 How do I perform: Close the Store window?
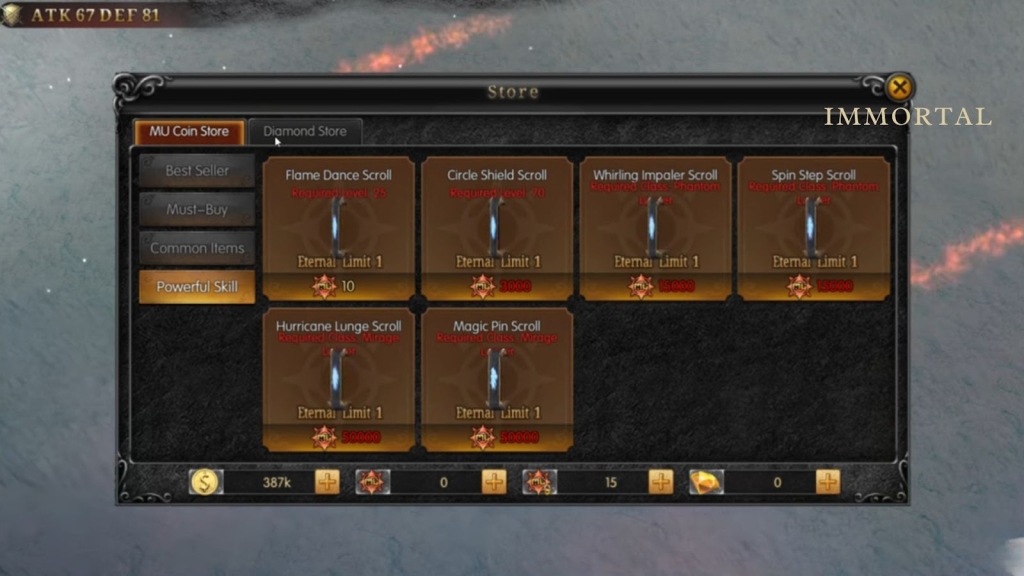coord(899,88)
